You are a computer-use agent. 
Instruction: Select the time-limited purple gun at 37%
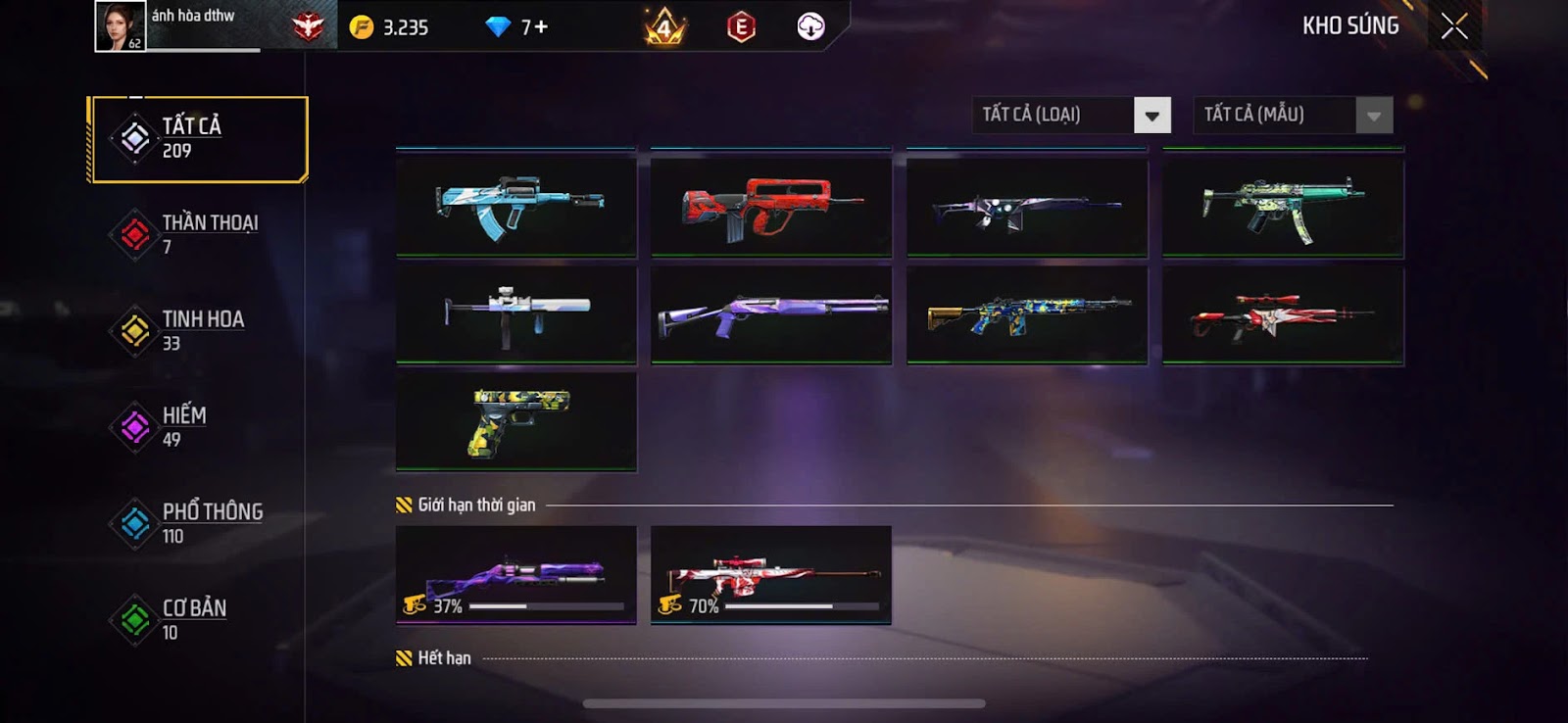point(516,575)
